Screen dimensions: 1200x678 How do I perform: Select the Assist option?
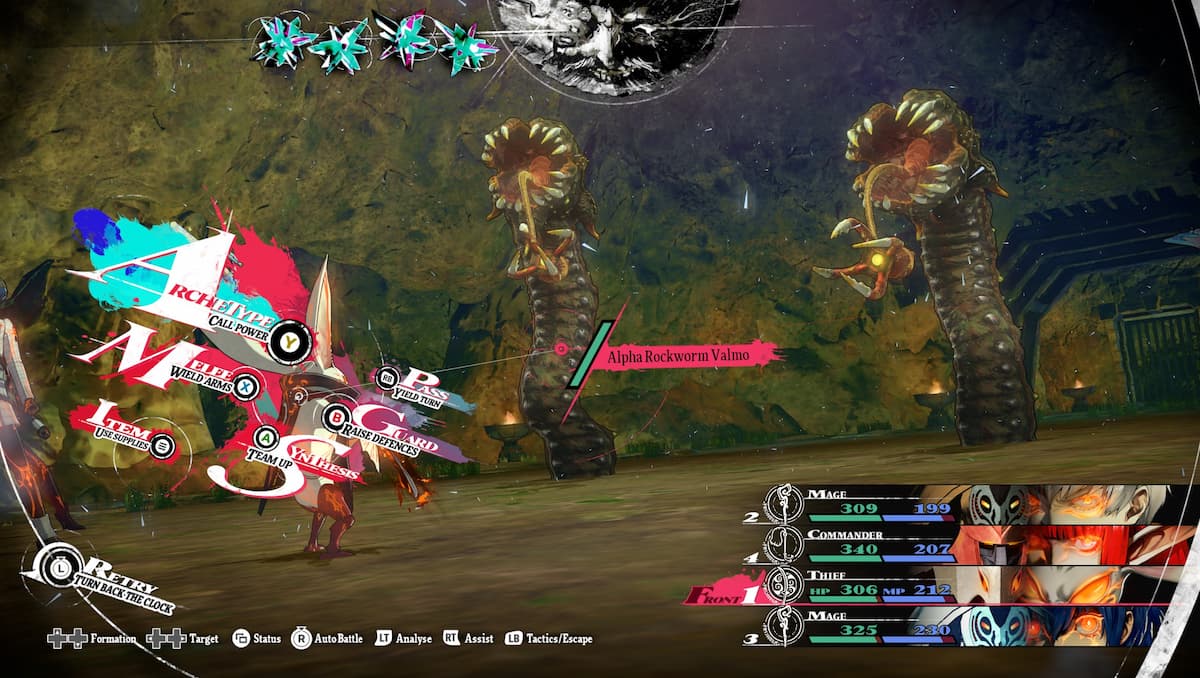pos(468,638)
